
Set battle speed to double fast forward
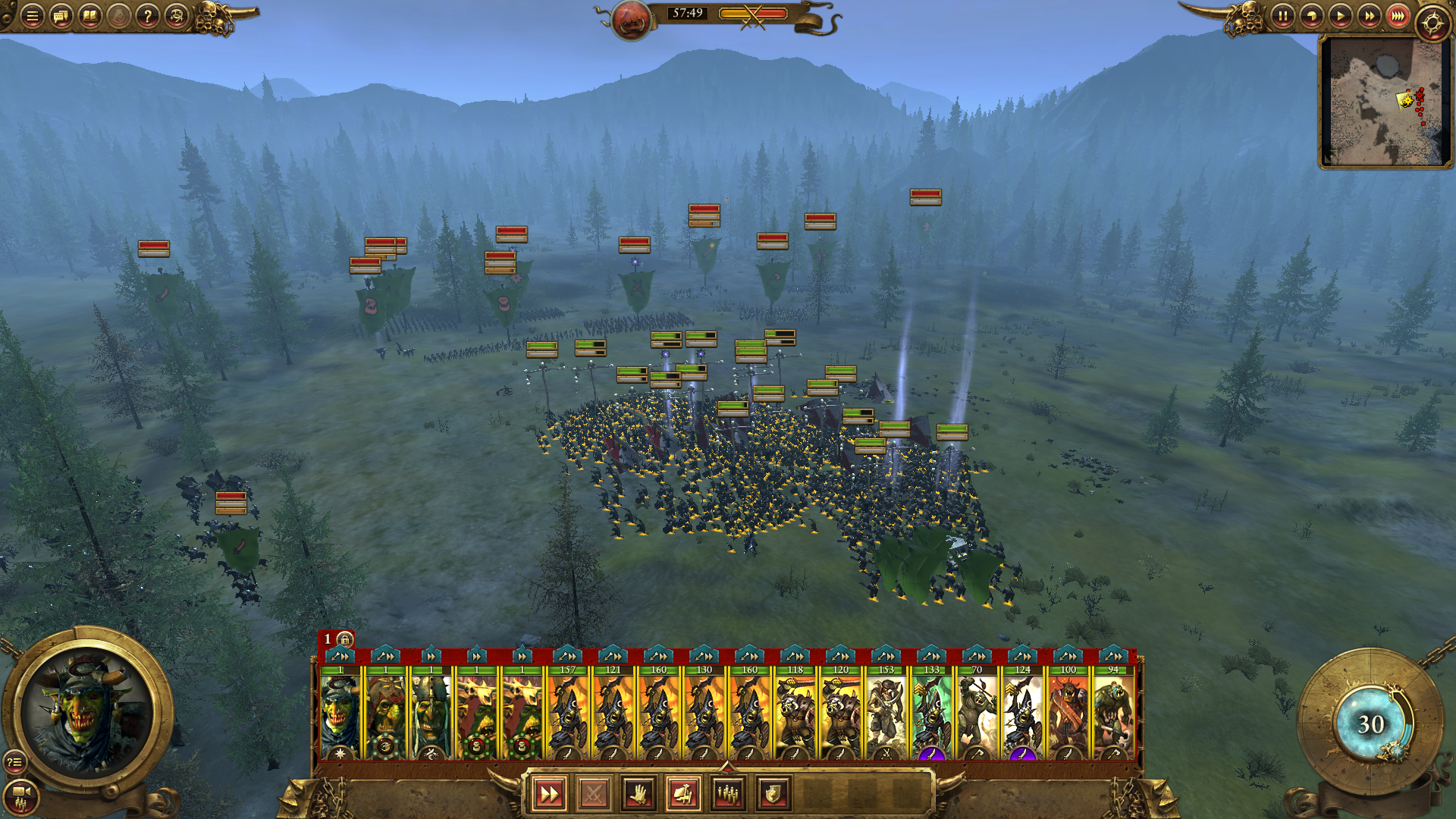click(x=1369, y=16)
